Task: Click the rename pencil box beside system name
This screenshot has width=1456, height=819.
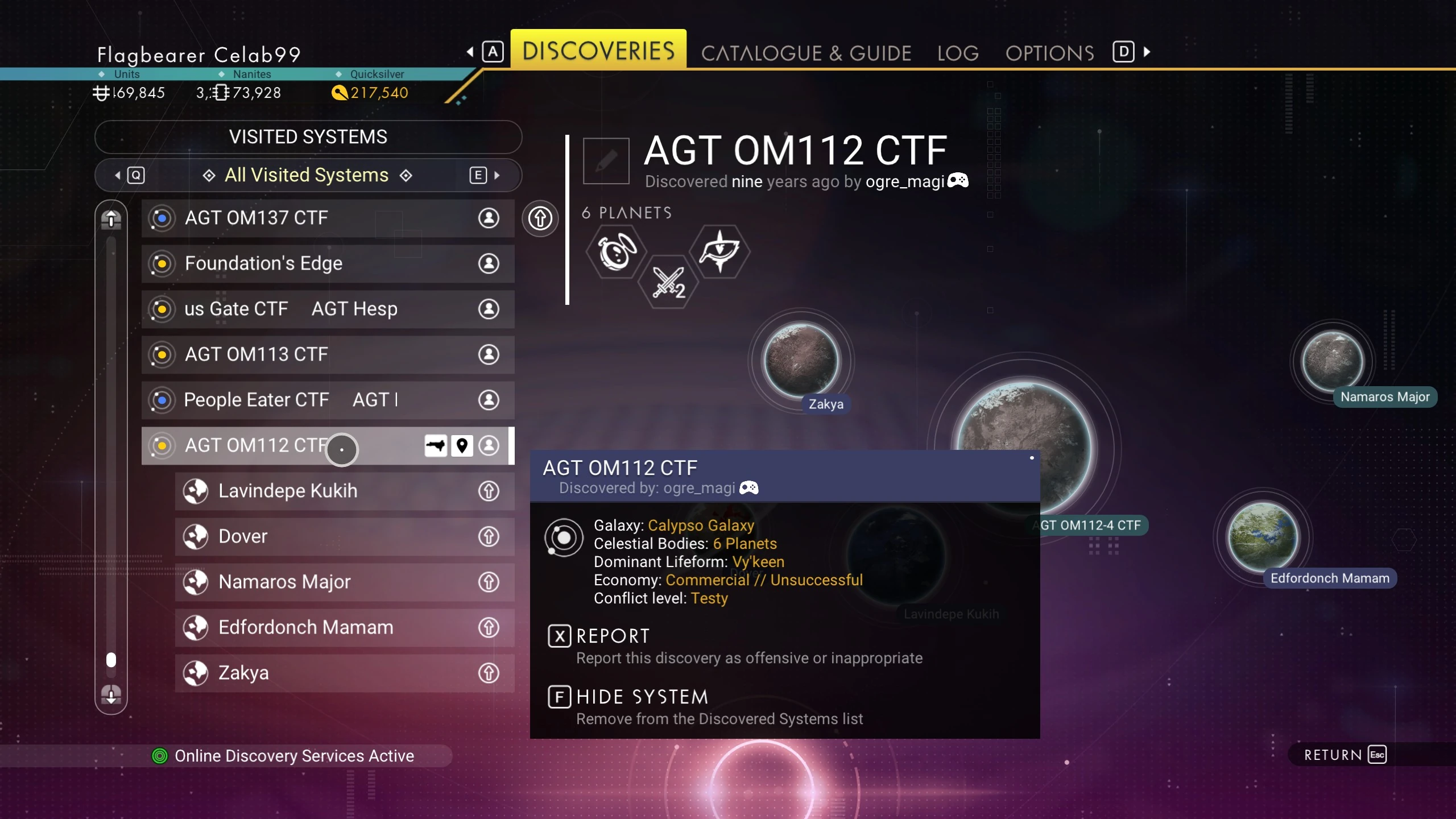Action: [606, 161]
